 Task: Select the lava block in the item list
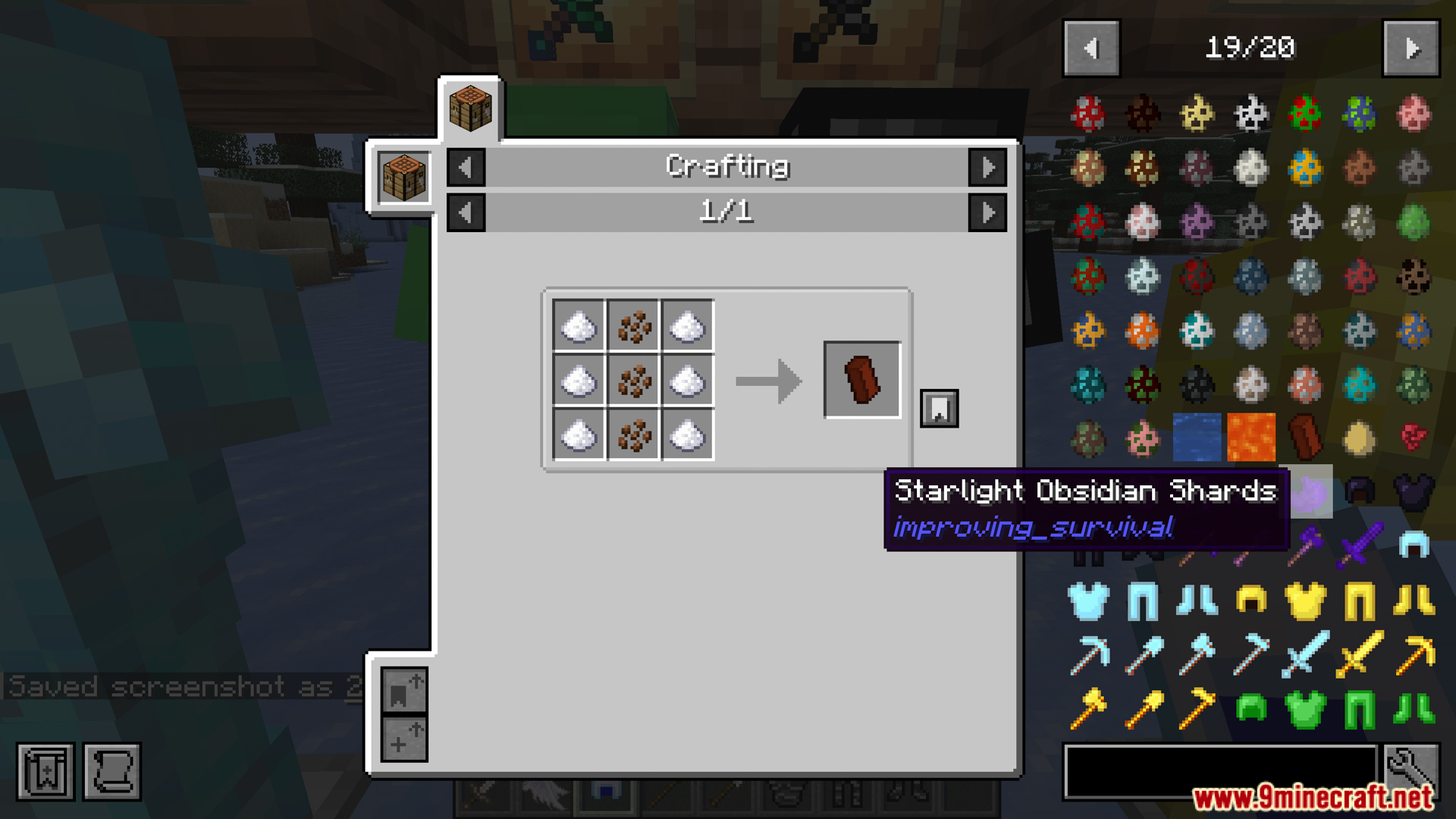point(1251,438)
